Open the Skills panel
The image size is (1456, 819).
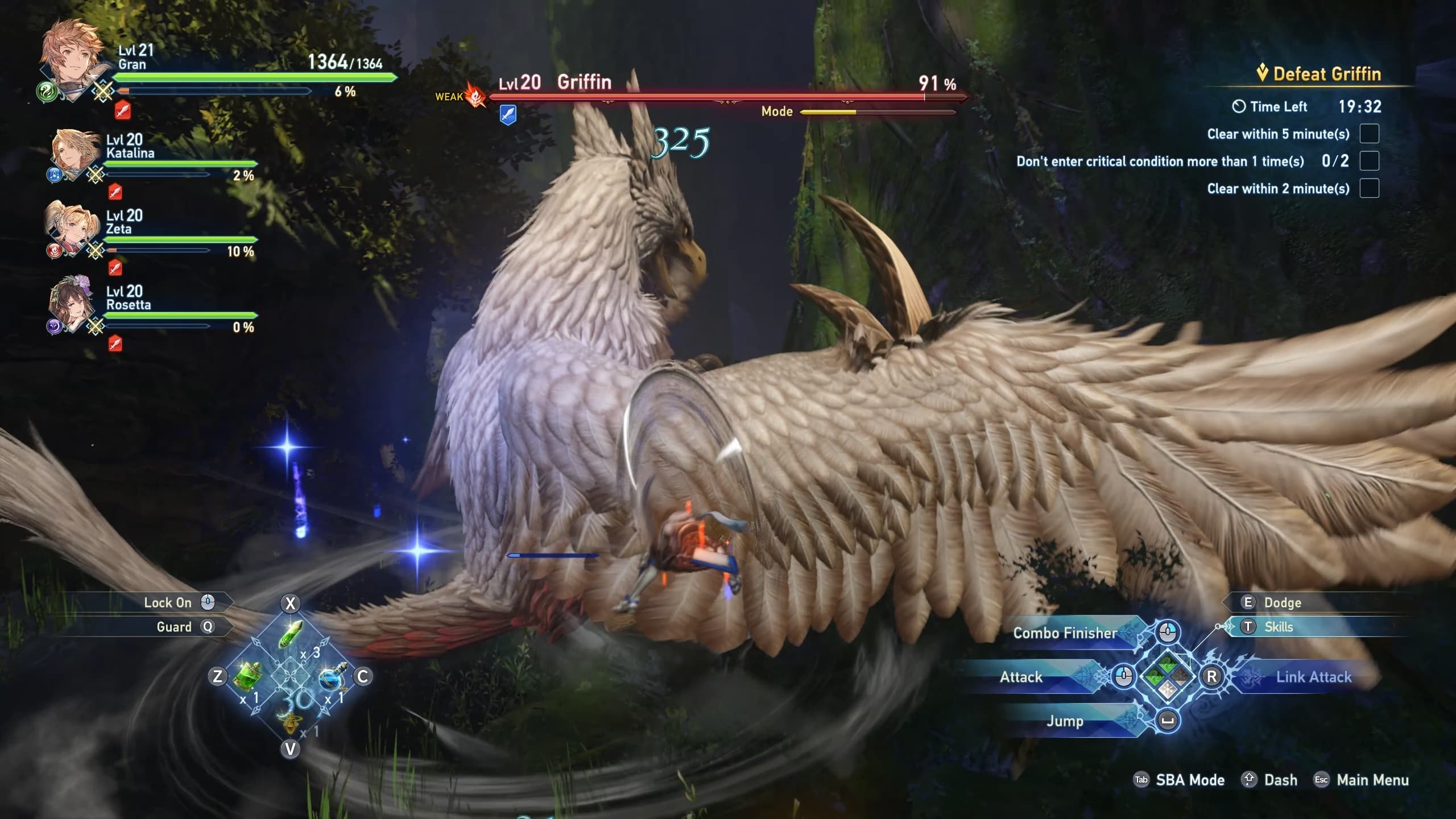click(1279, 627)
